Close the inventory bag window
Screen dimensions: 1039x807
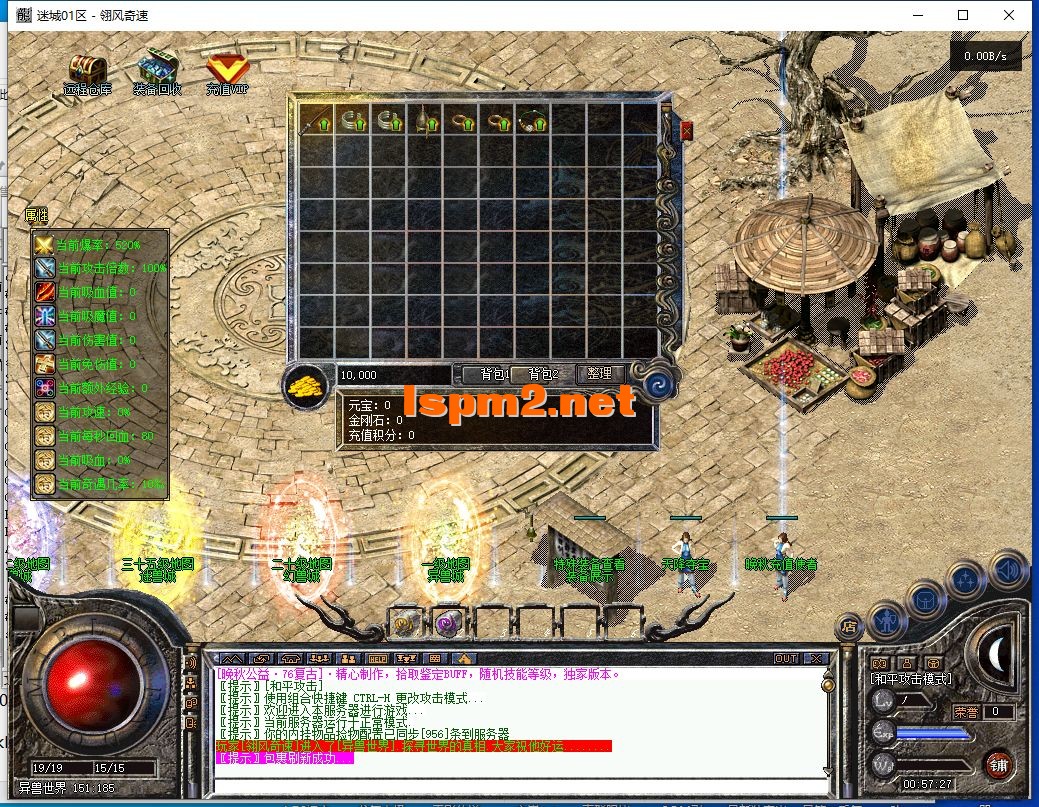click(x=687, y=130)
